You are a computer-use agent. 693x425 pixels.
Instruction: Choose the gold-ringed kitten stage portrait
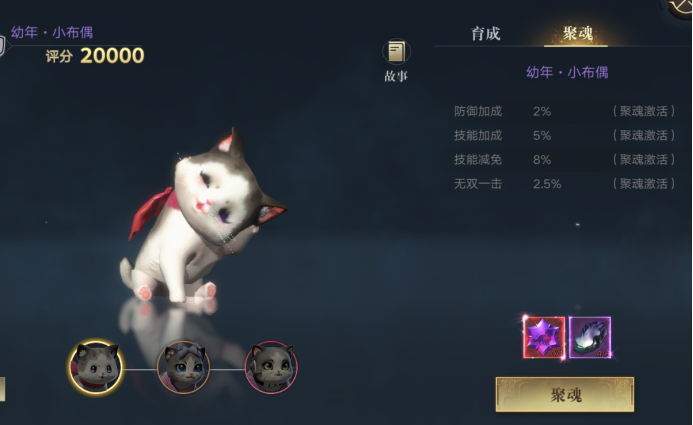tap(97, 367)
